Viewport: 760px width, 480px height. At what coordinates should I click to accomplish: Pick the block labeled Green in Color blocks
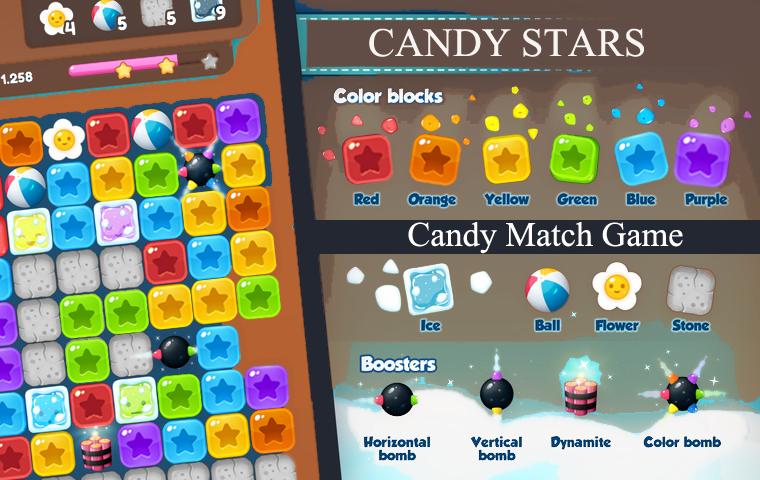pyautogui.click(x=575, y=158)
